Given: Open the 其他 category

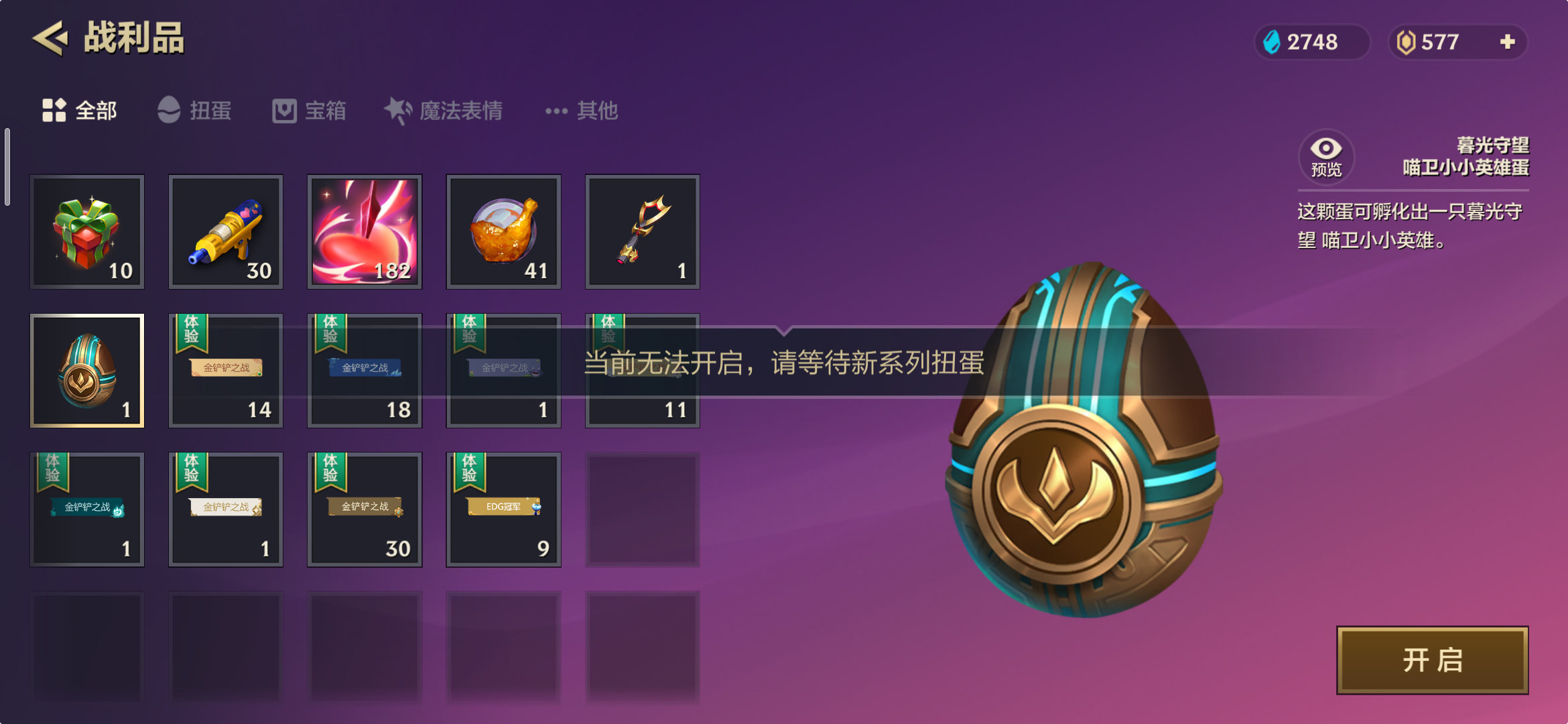Looking at the screenshot, I should click(x=582, y=110).
